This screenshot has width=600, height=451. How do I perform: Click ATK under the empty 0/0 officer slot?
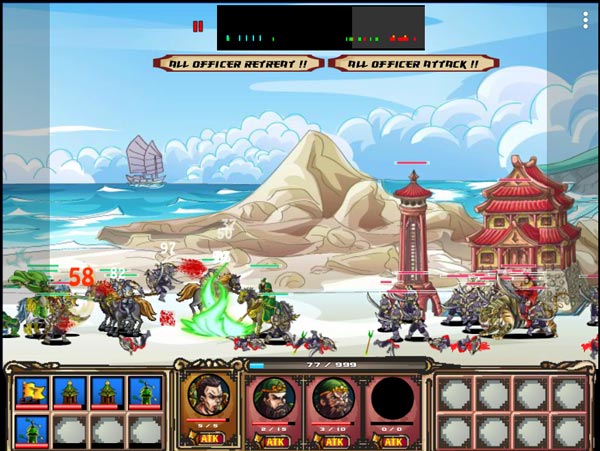[393, 439]
